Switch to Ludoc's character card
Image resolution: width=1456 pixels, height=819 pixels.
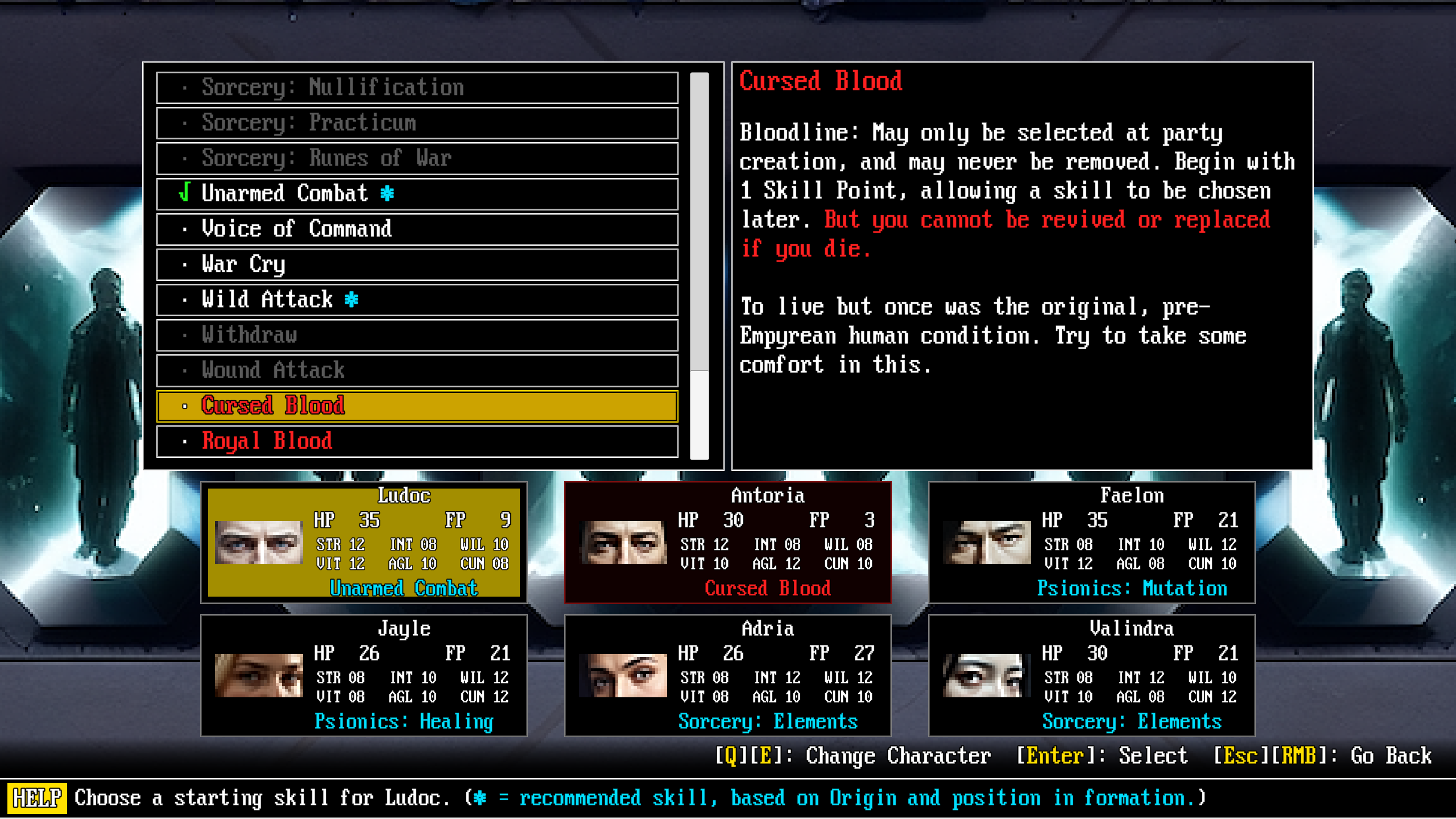click(x=364, y=542)
